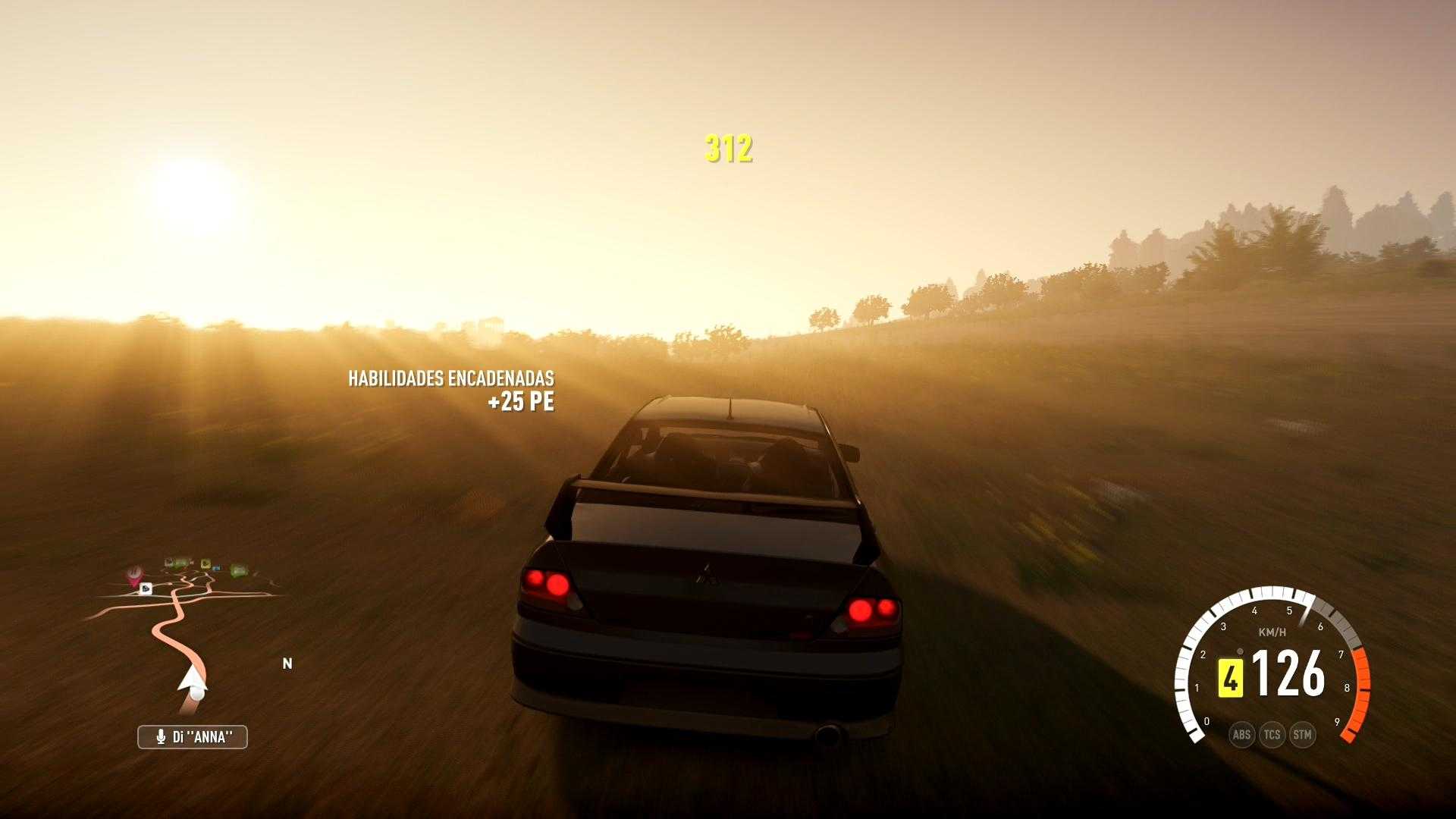Screen dimensions: 1456x819
Task: Click the north compass N indicator
Action: 287,664
